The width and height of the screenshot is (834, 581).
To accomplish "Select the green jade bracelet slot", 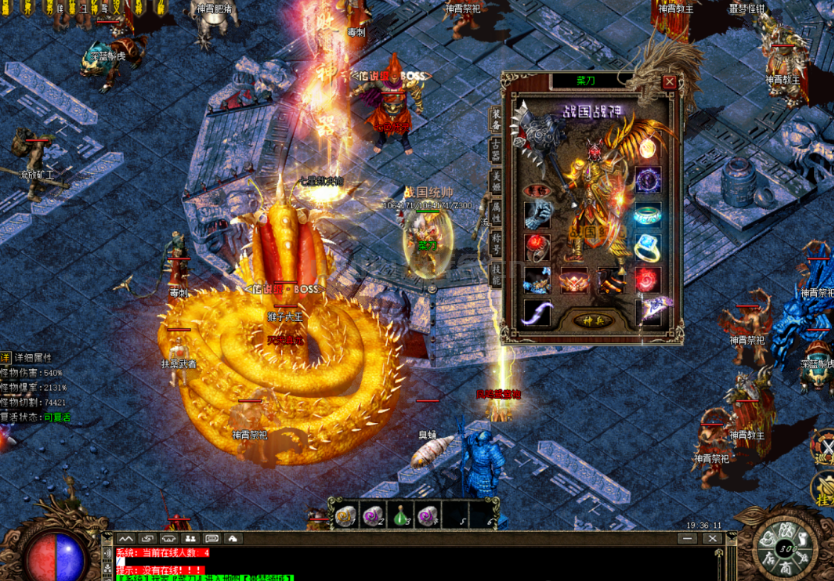I will [648, 214].
